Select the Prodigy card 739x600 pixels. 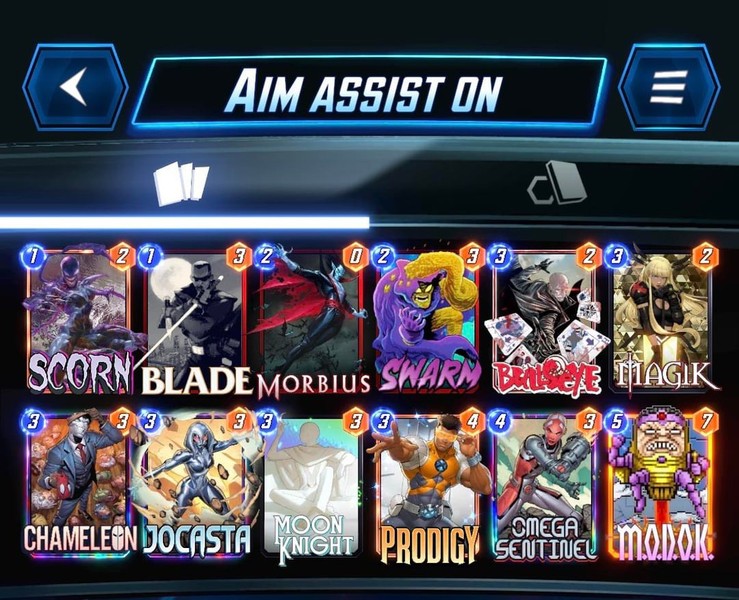click(x=428, y=486)
